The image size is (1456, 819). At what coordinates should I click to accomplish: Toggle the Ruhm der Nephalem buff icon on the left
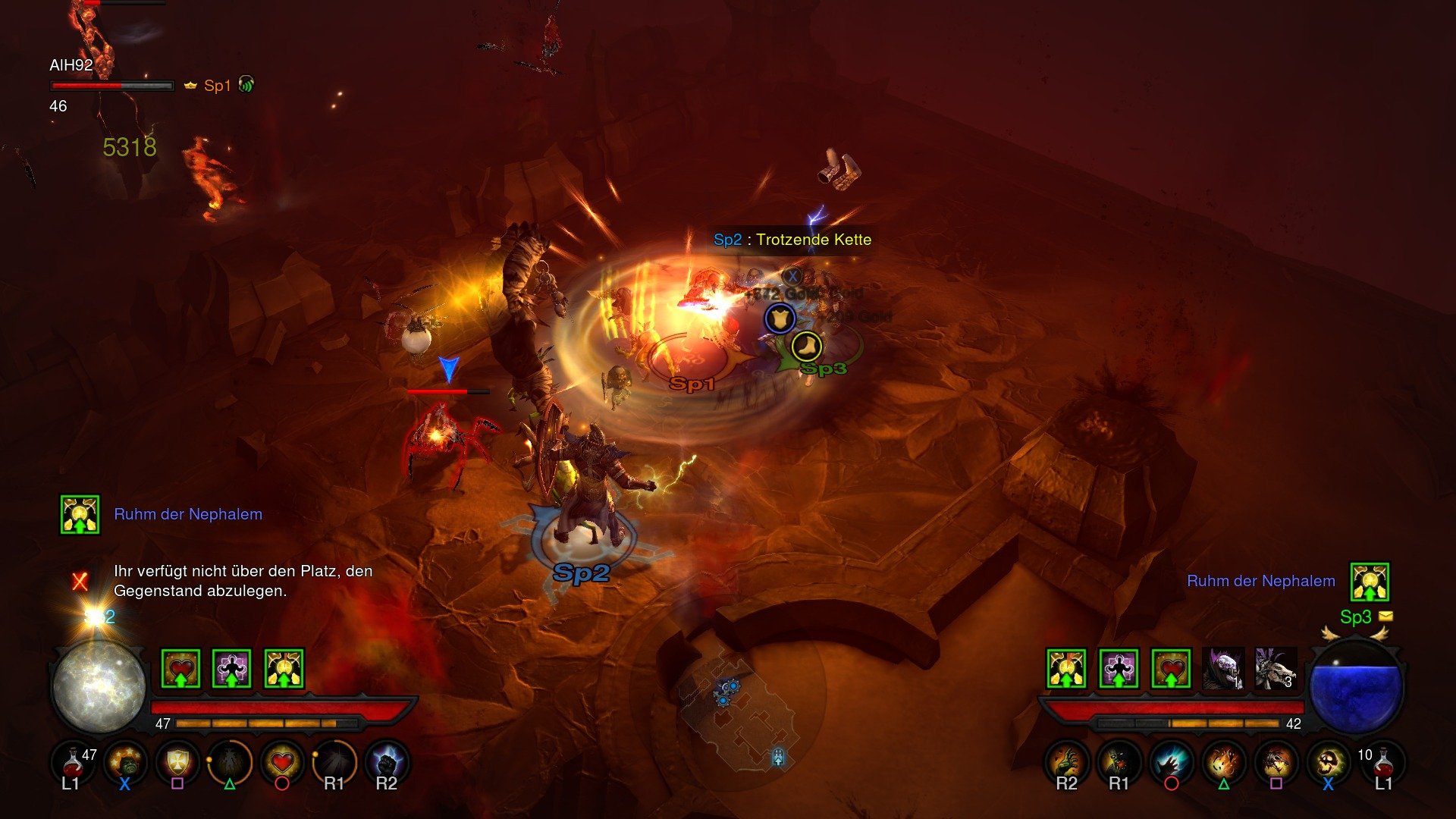(x=79, y=513)
